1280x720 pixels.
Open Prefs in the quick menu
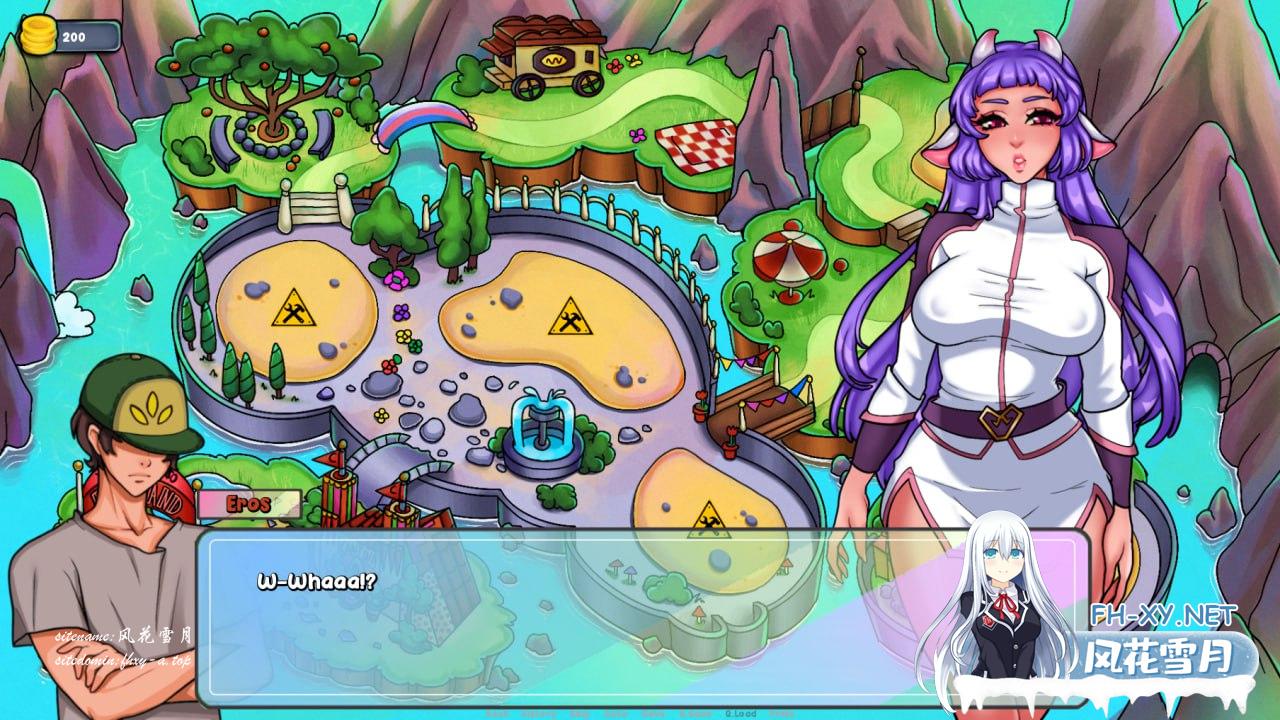click(x=782, y=714)
